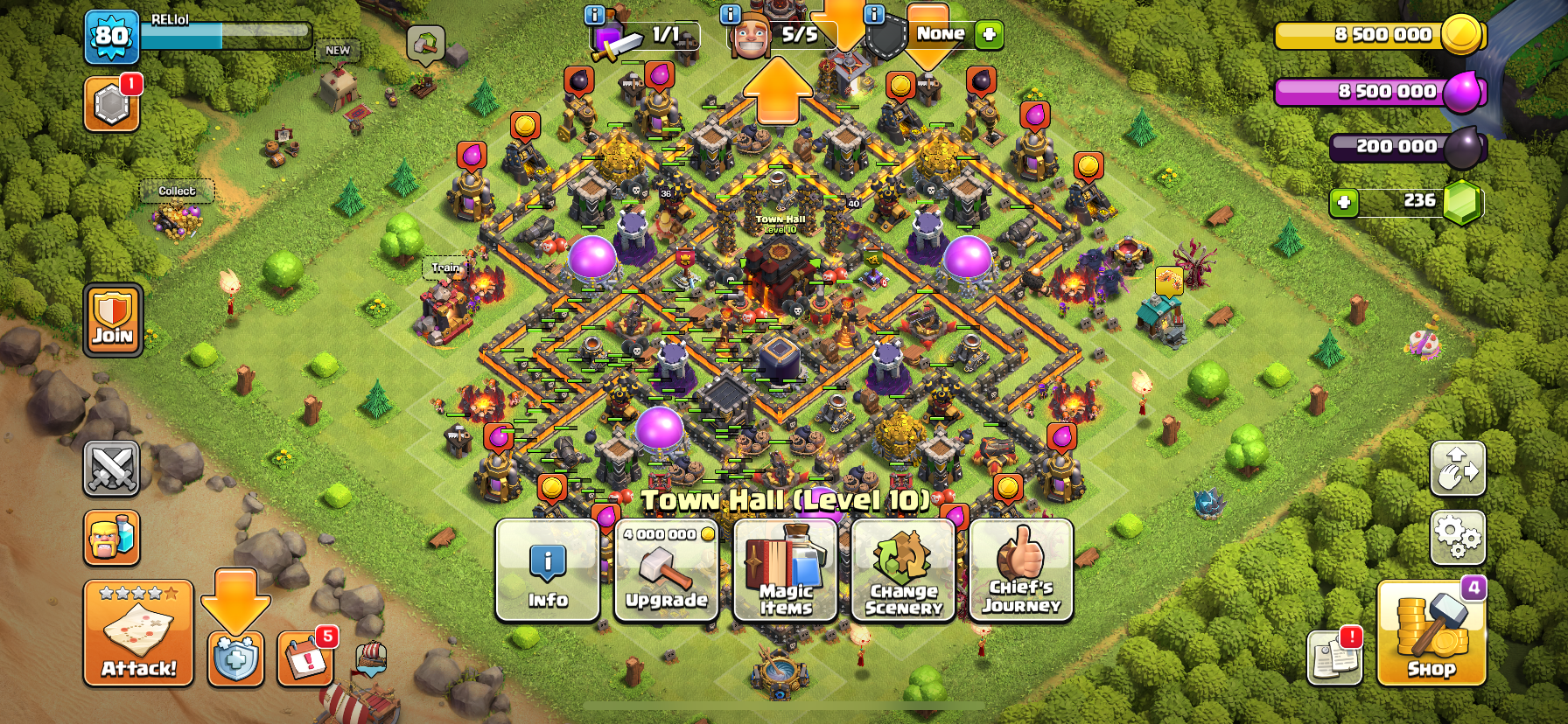This screenshot has height=724, width=1568.
Task: Add gems with the green plus
Action: [1343, 203]
